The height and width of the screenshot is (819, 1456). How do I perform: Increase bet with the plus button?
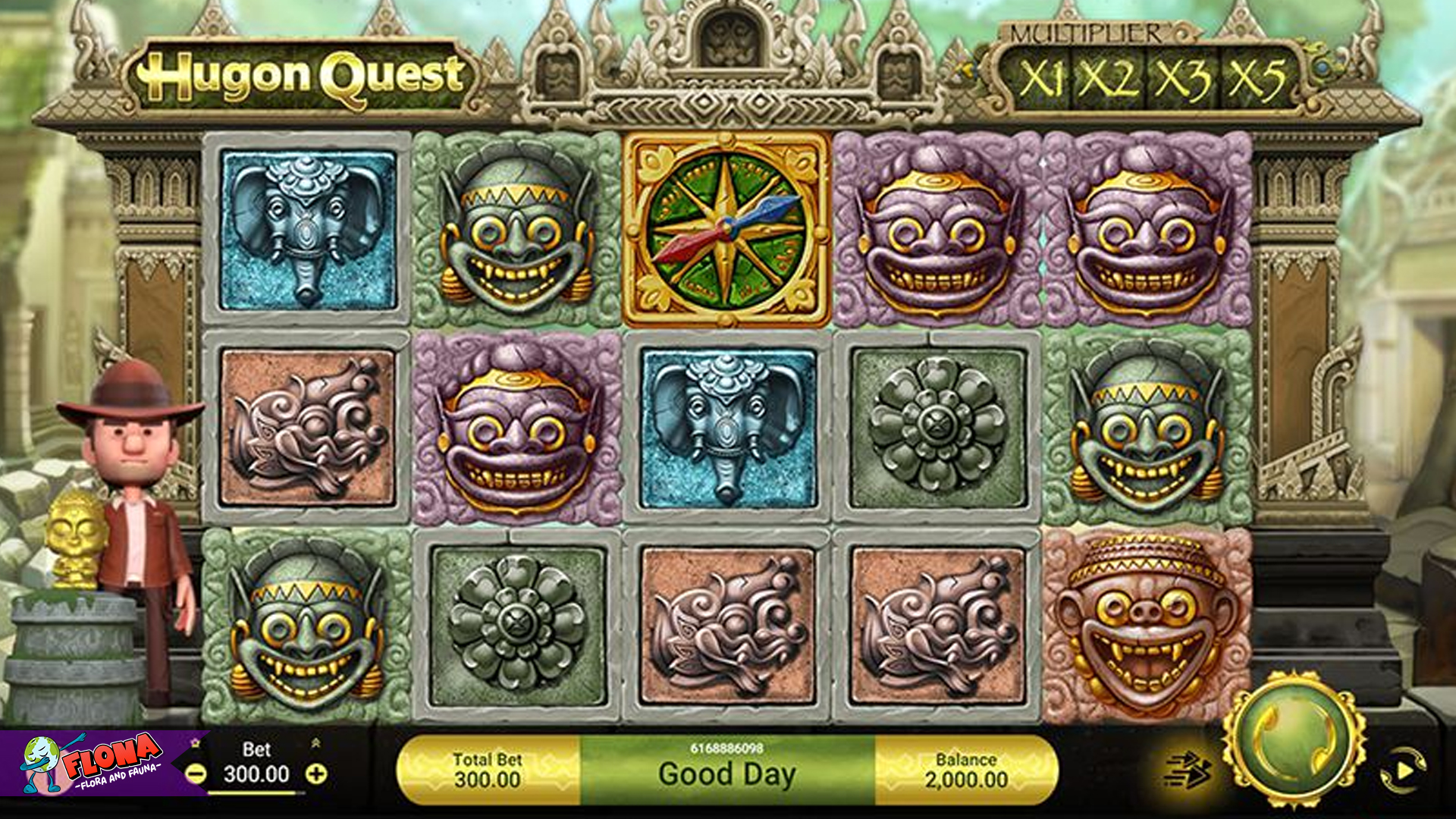click(x=317, y=775)
